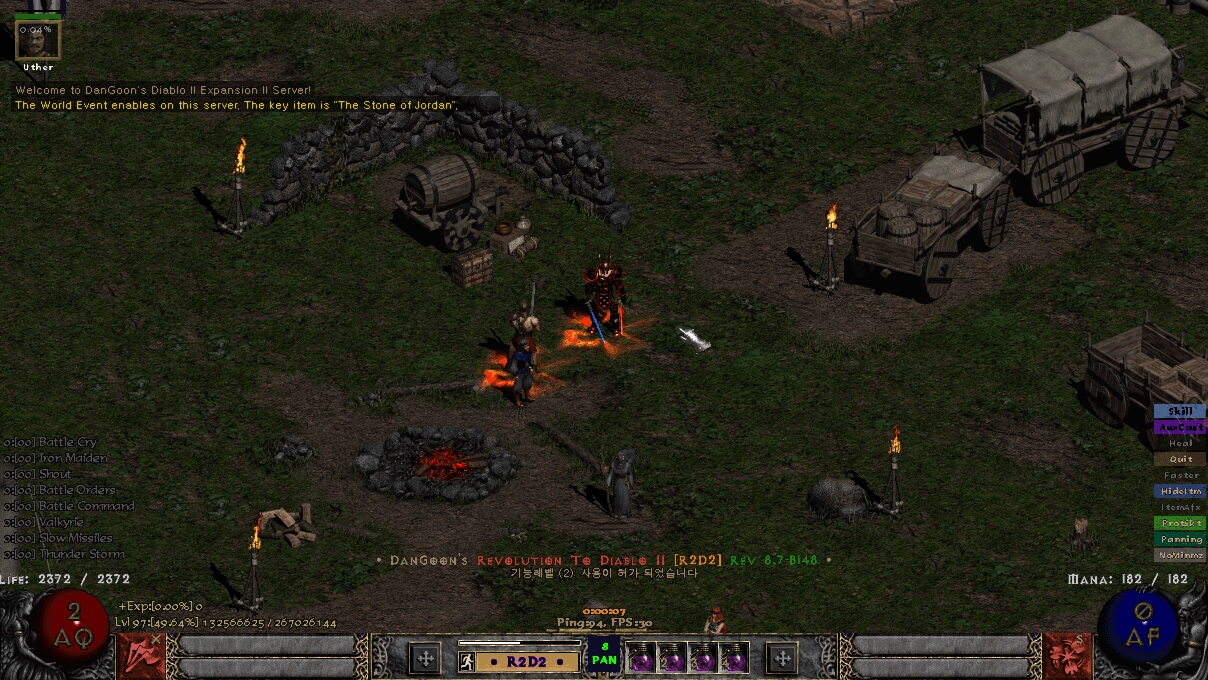Click the green PAN indicator
The width and height of the screenshot is (1208, 680).
pyautogui.click(x=604, y=654)
